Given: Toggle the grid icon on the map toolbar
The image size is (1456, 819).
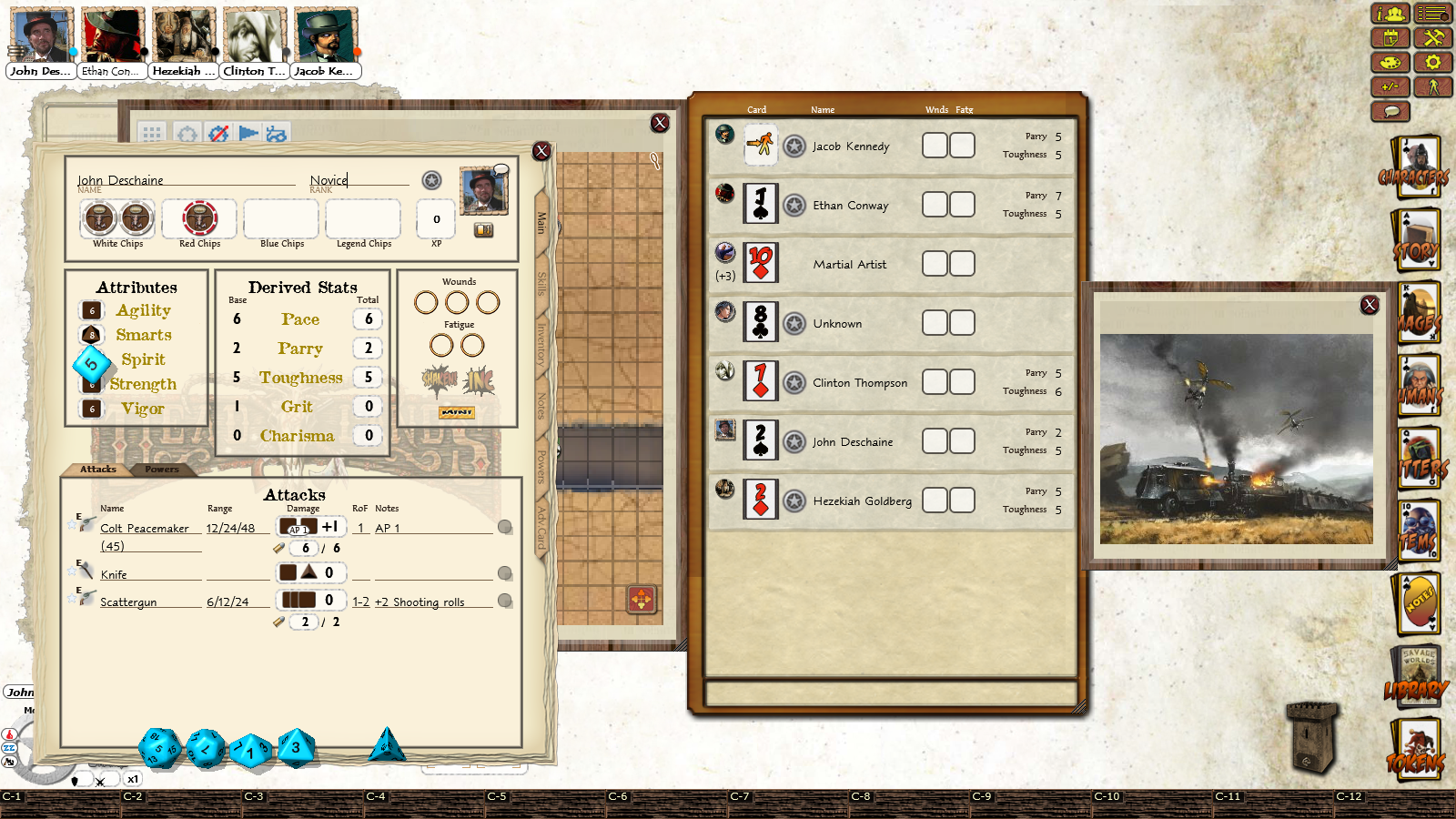Looking at the screenshot, I should point(151,134).
